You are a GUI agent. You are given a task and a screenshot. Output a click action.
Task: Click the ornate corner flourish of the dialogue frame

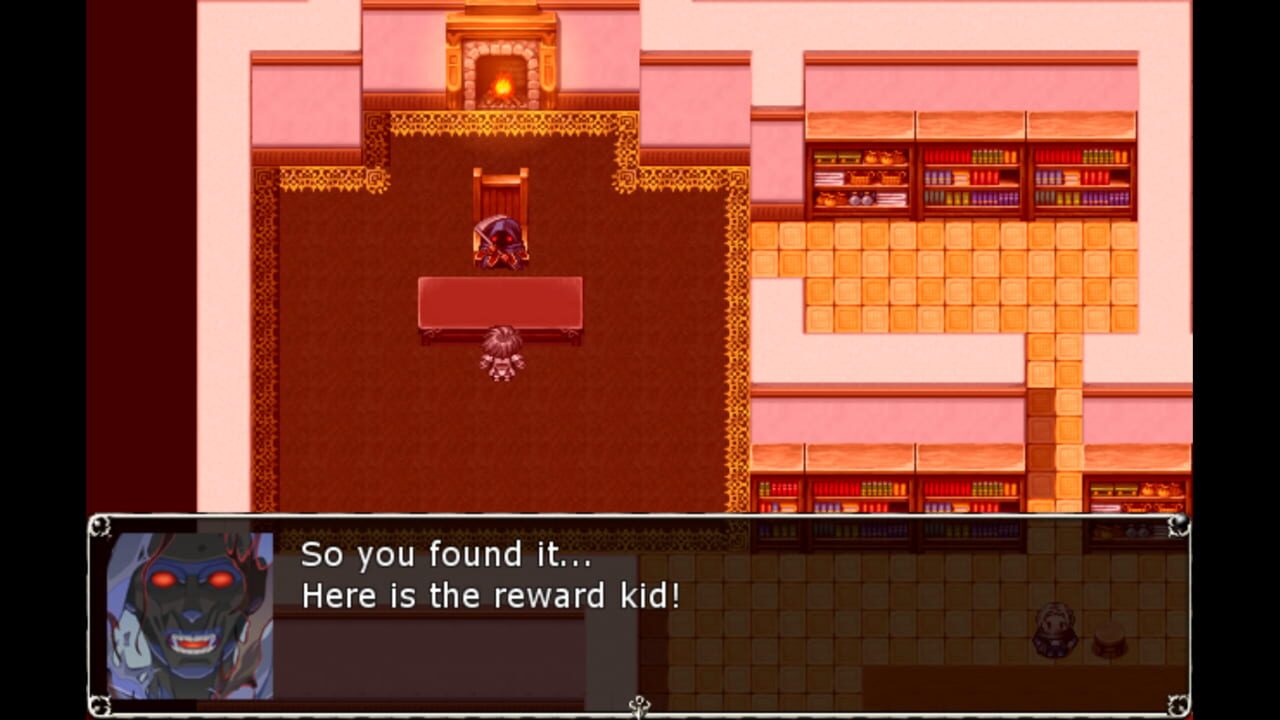(100, 525)
